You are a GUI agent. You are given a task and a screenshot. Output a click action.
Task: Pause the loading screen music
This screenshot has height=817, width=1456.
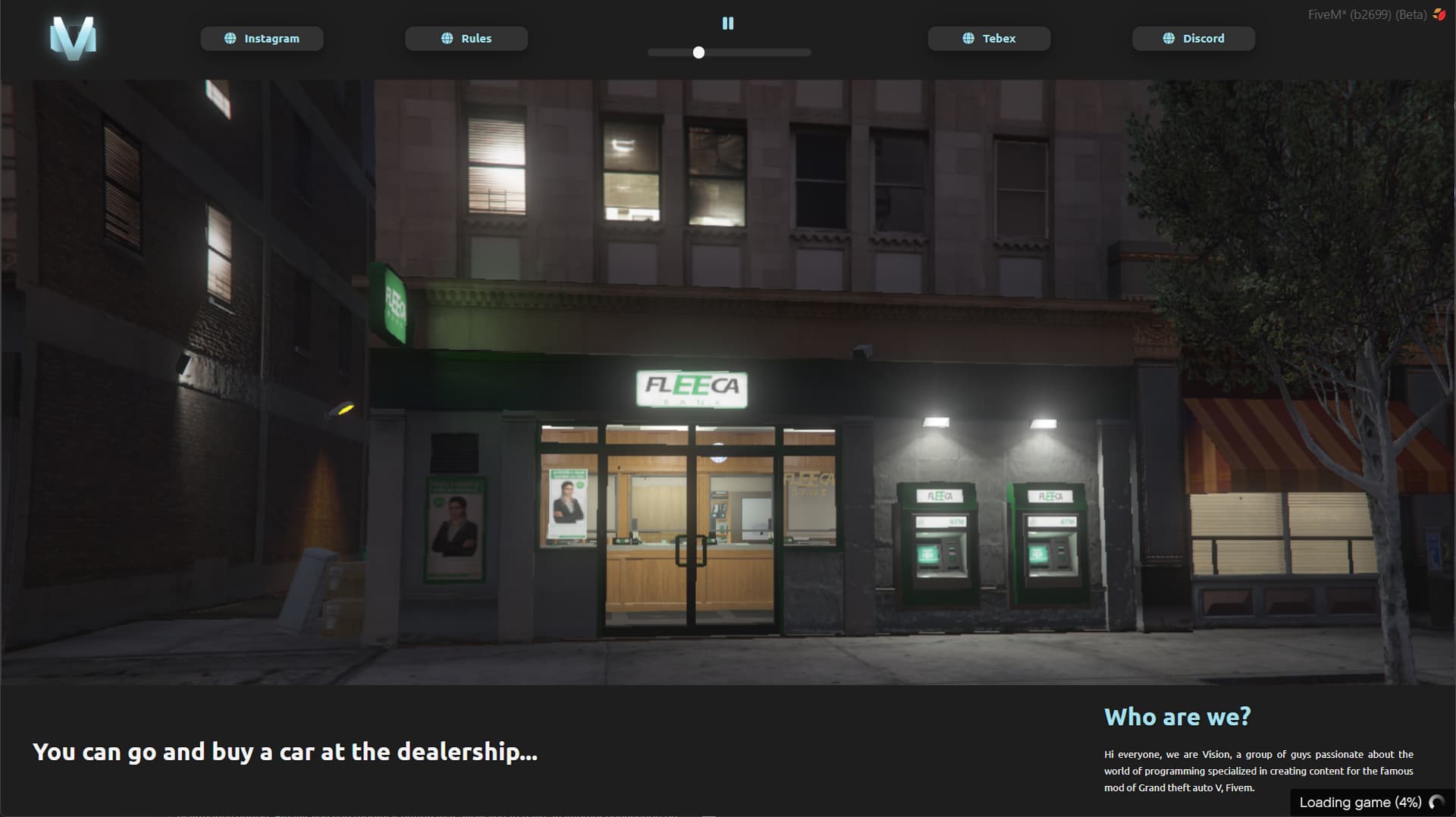point(728,24)
